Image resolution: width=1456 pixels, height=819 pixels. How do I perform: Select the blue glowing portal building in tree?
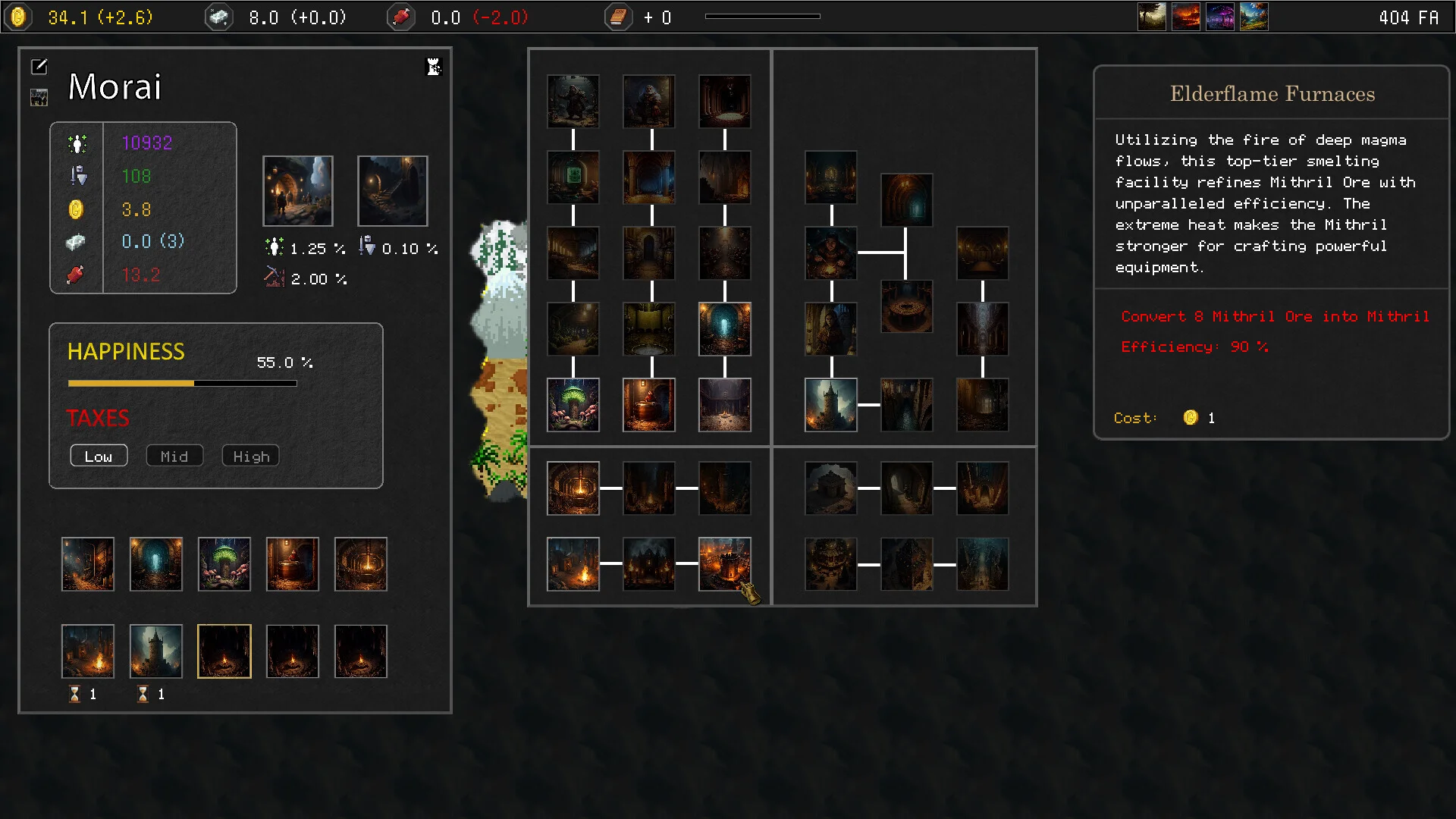point(725,329)
